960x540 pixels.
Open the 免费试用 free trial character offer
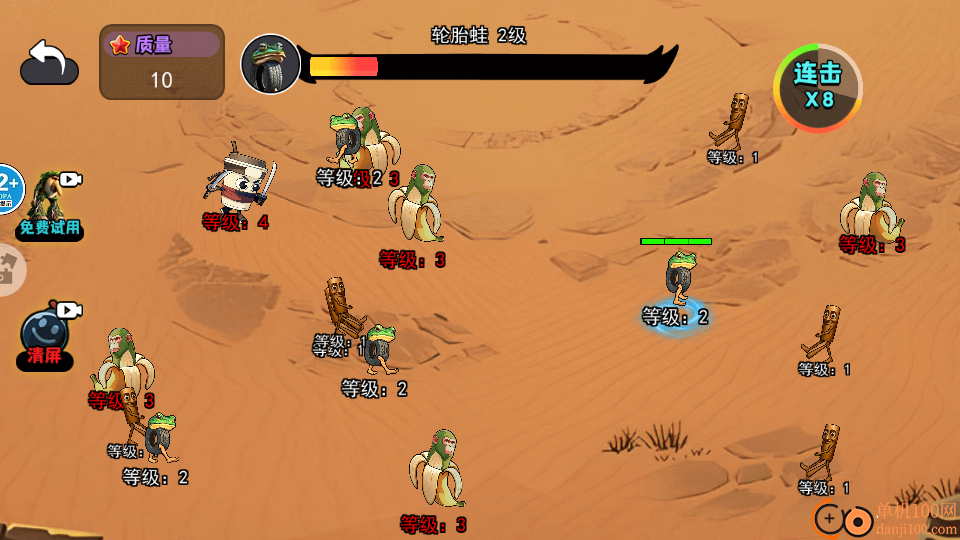[x=50, y=207]
